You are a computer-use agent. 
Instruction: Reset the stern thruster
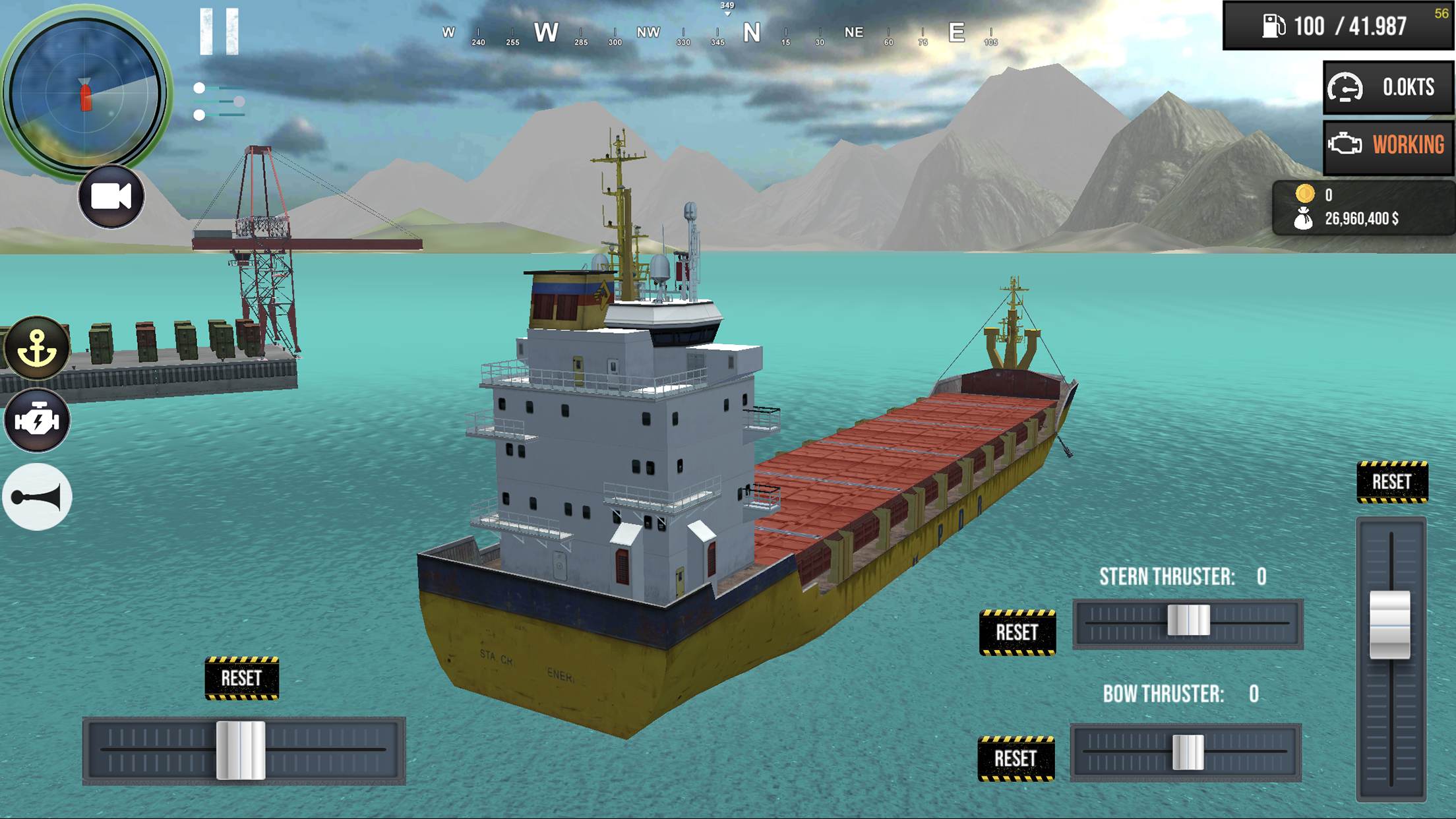tap(1018, 632)
